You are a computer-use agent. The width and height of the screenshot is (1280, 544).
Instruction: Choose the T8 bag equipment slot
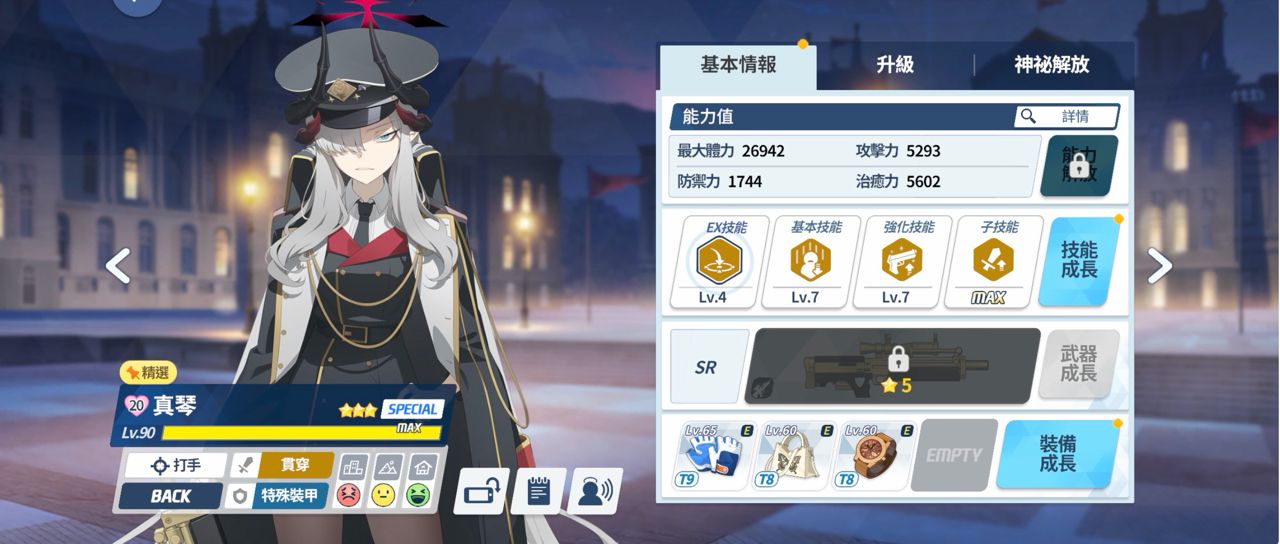790,455
